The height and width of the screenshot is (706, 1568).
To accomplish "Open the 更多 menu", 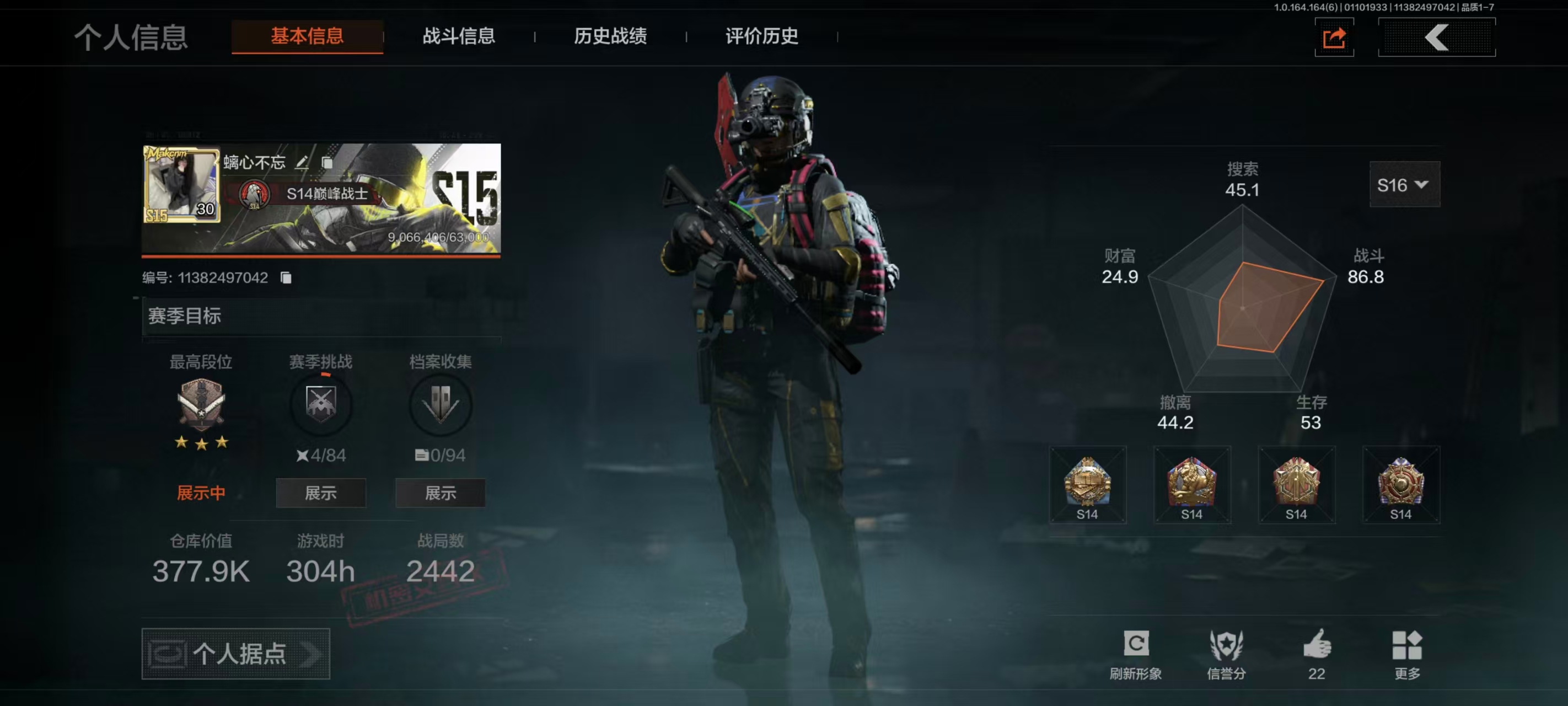I will click(1406, 653).
